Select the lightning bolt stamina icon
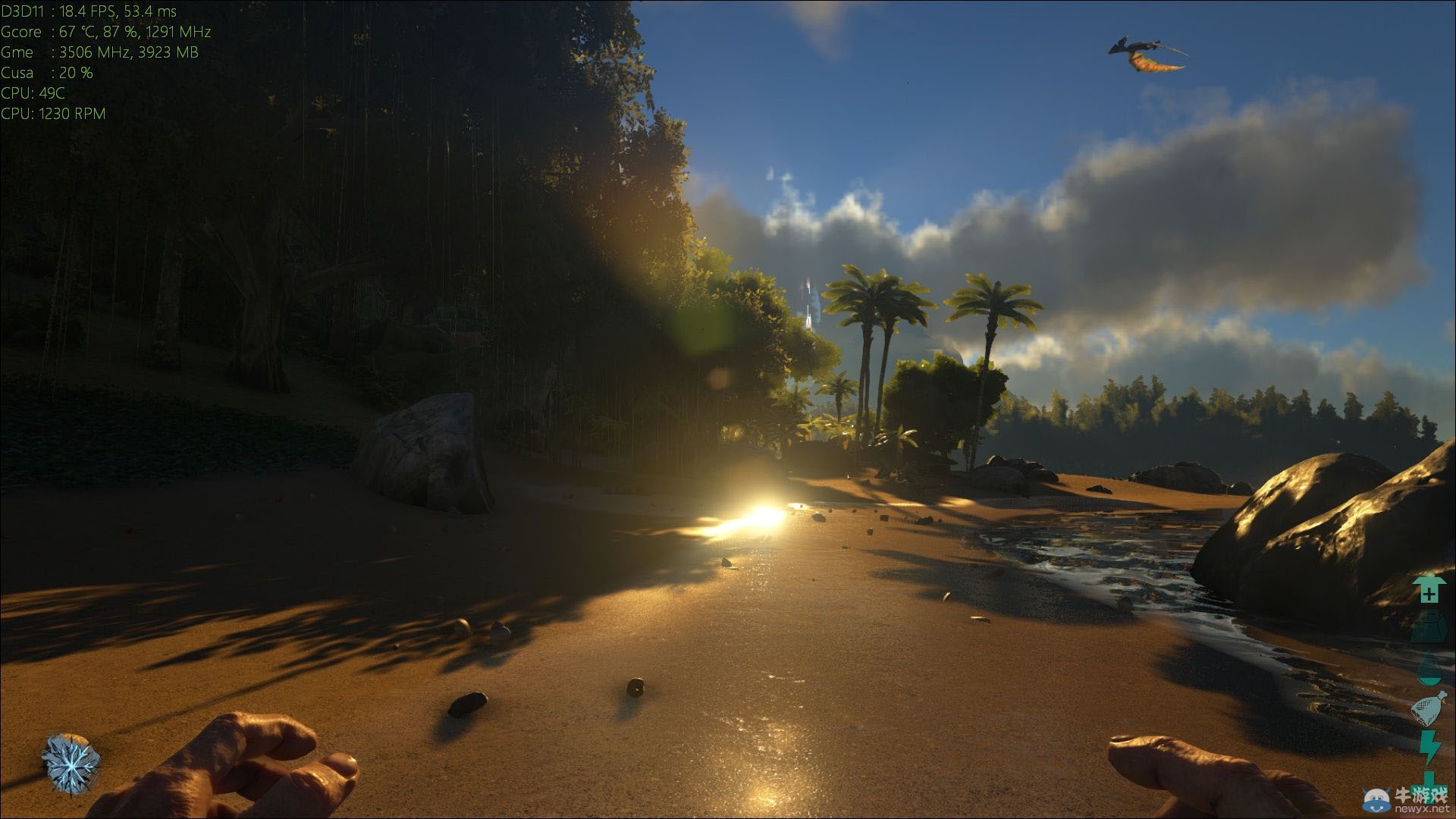Screen dimensions: 1456x819 tap(1429, 748)
